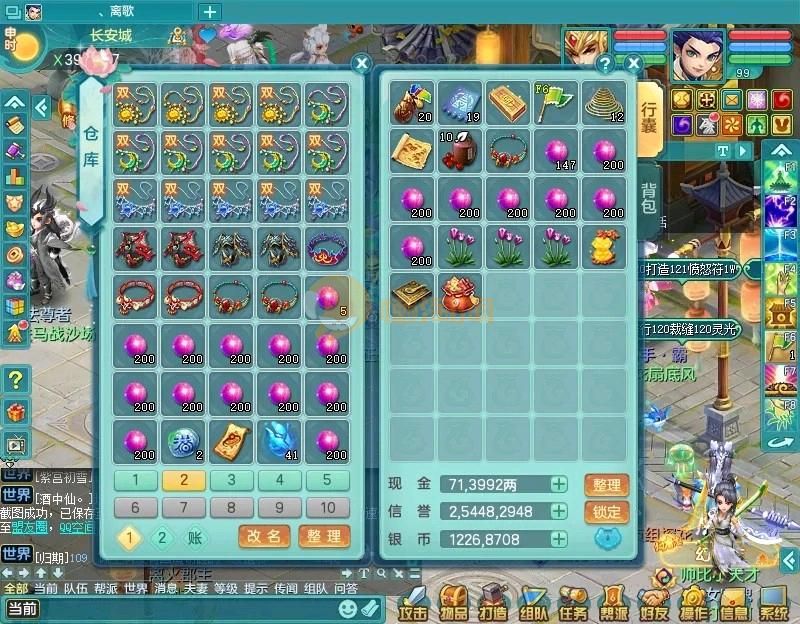This screenshot has width=800, height=624.
Task: Open the inventory help question mark
Action: pyautogui.click(x=605, y=64)
